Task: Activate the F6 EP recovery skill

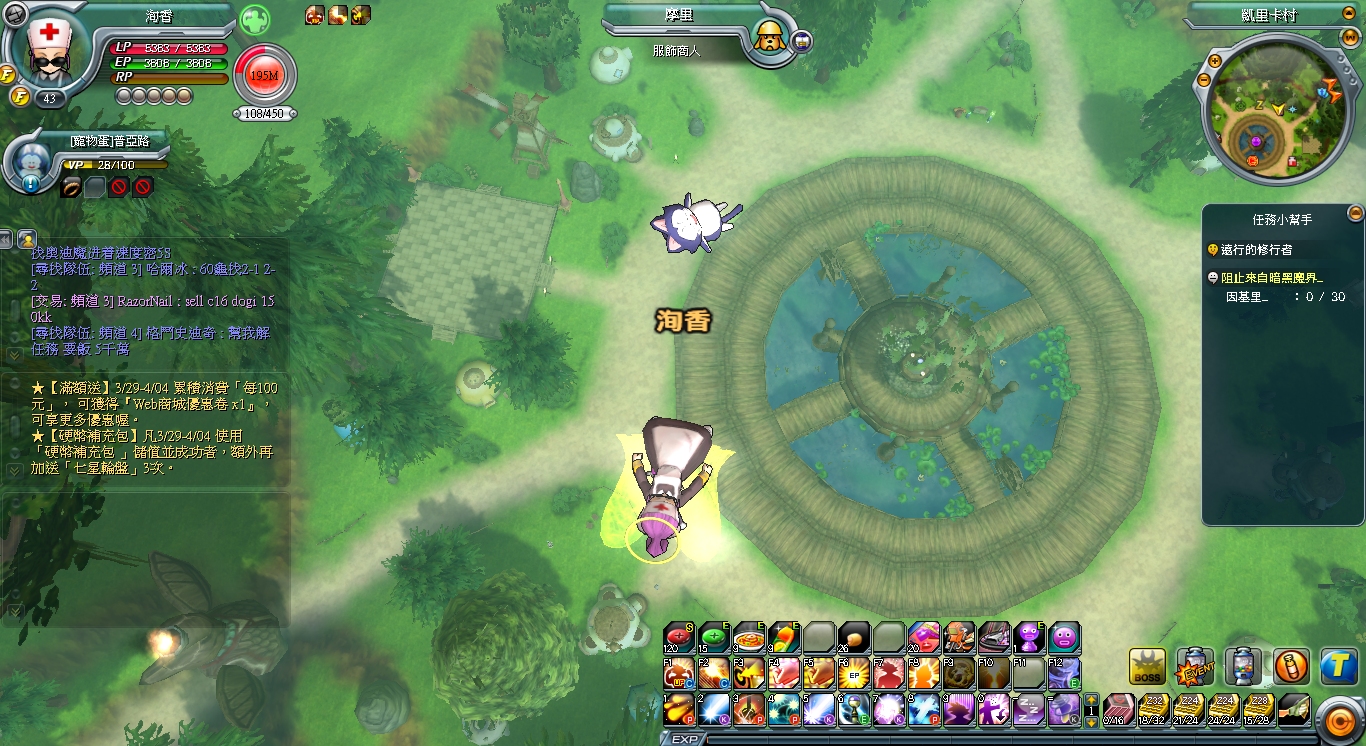Action: pos(854,672)
